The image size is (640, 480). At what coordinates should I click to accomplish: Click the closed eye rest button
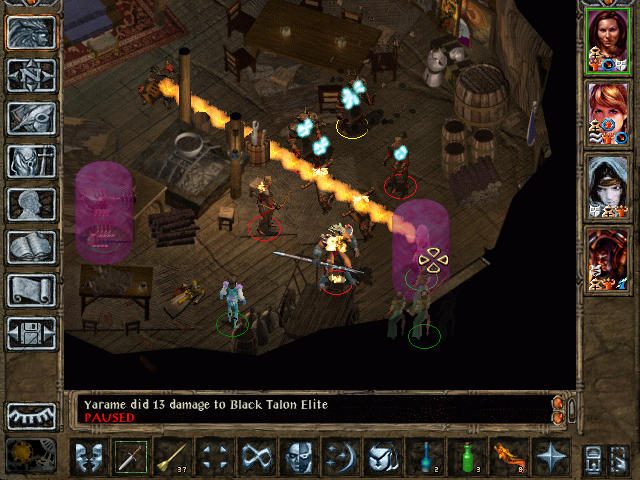(x=32, y=415)
